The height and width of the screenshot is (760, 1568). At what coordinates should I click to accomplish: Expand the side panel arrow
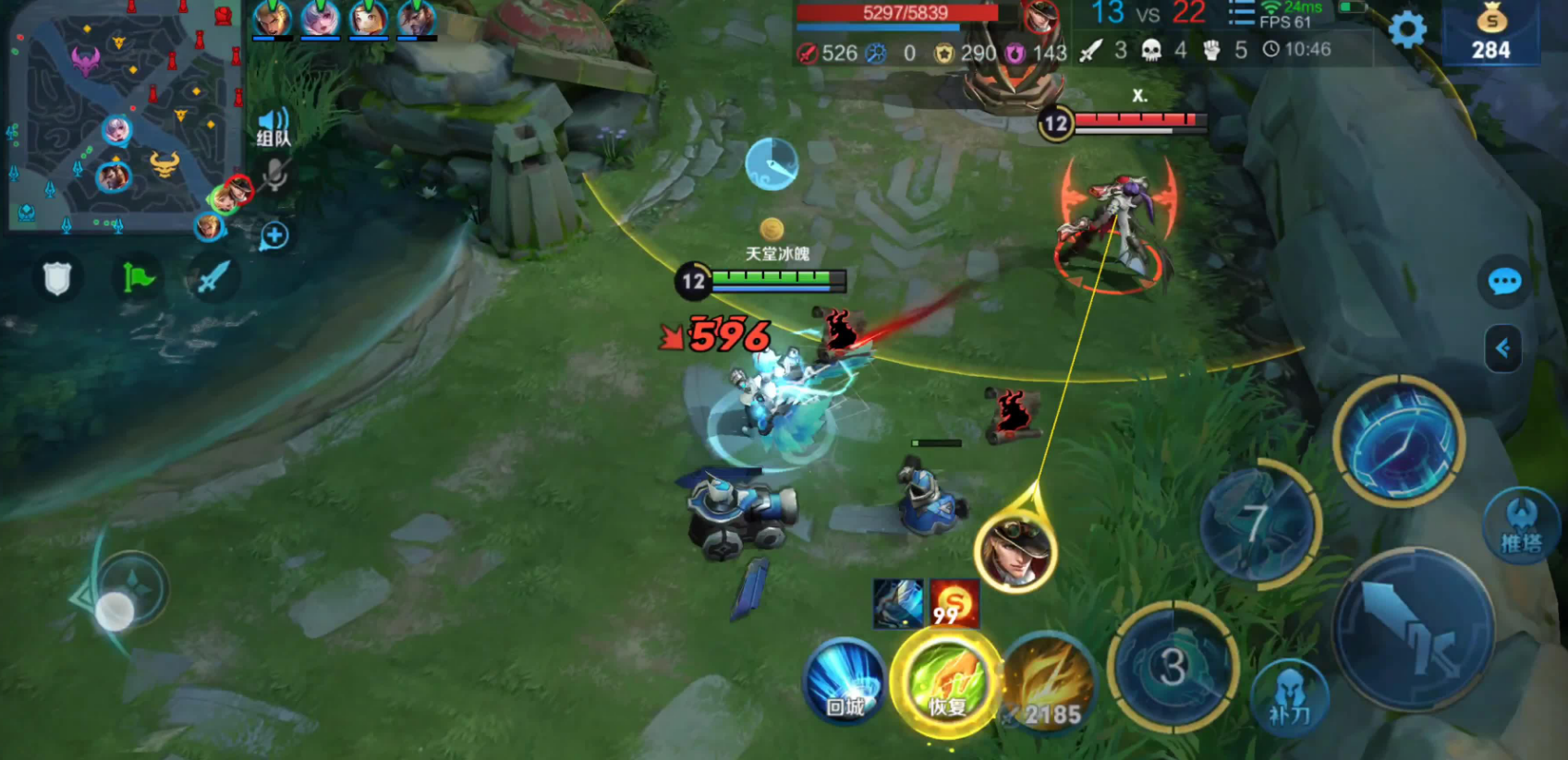click(1502, 348)
